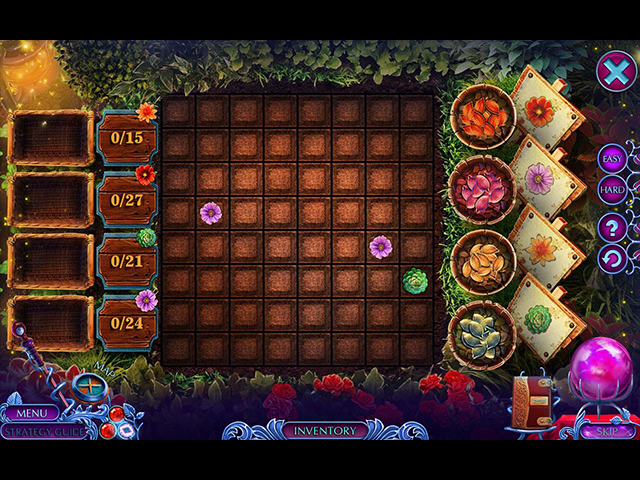
Task: Open the Strategy Guide
Action: pyautogui.click(x=42, y=431)
